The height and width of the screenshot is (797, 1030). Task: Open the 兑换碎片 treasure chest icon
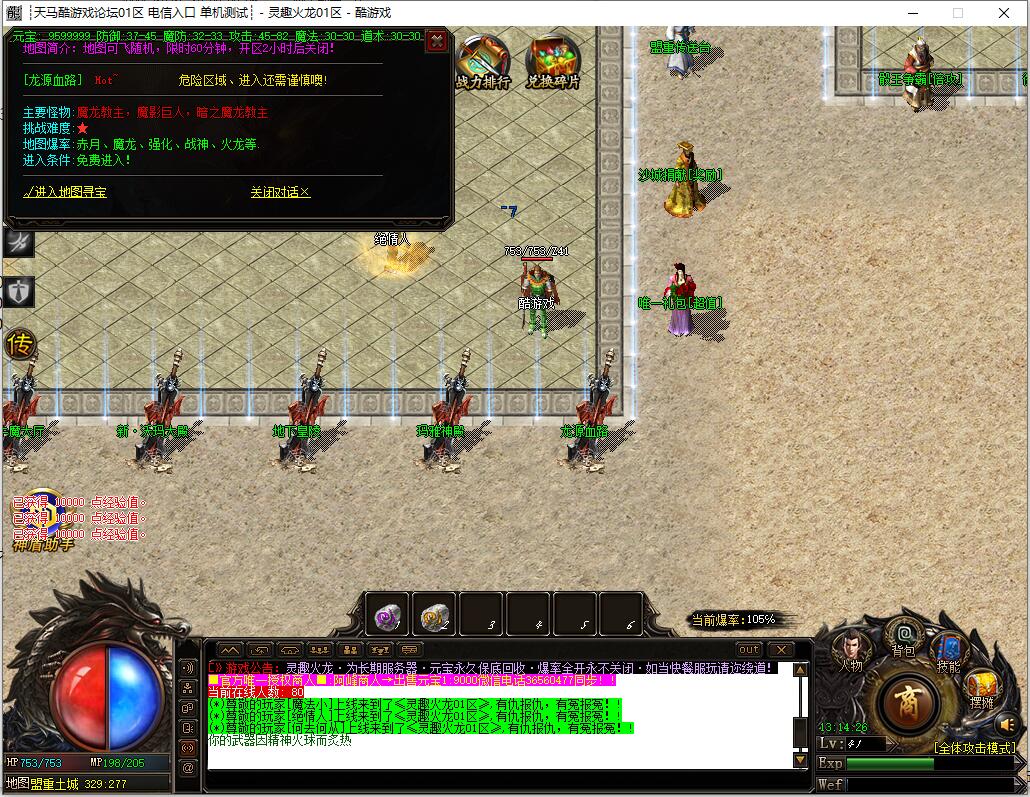point(552,62)
